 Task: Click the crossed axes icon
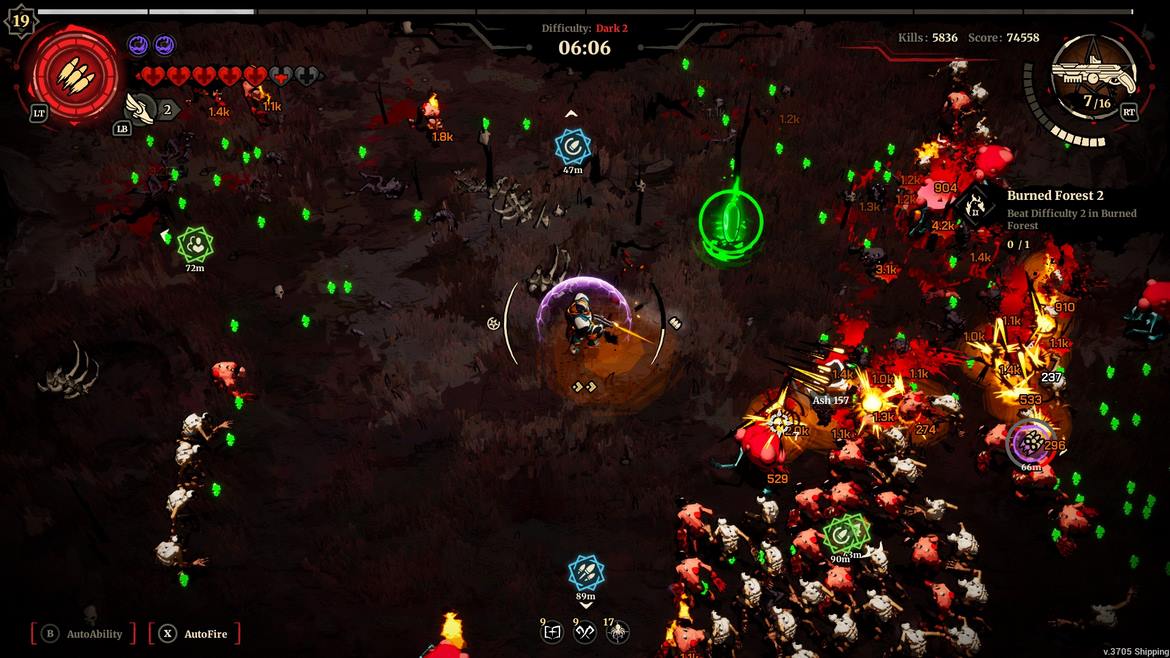(x=585, y=631)
